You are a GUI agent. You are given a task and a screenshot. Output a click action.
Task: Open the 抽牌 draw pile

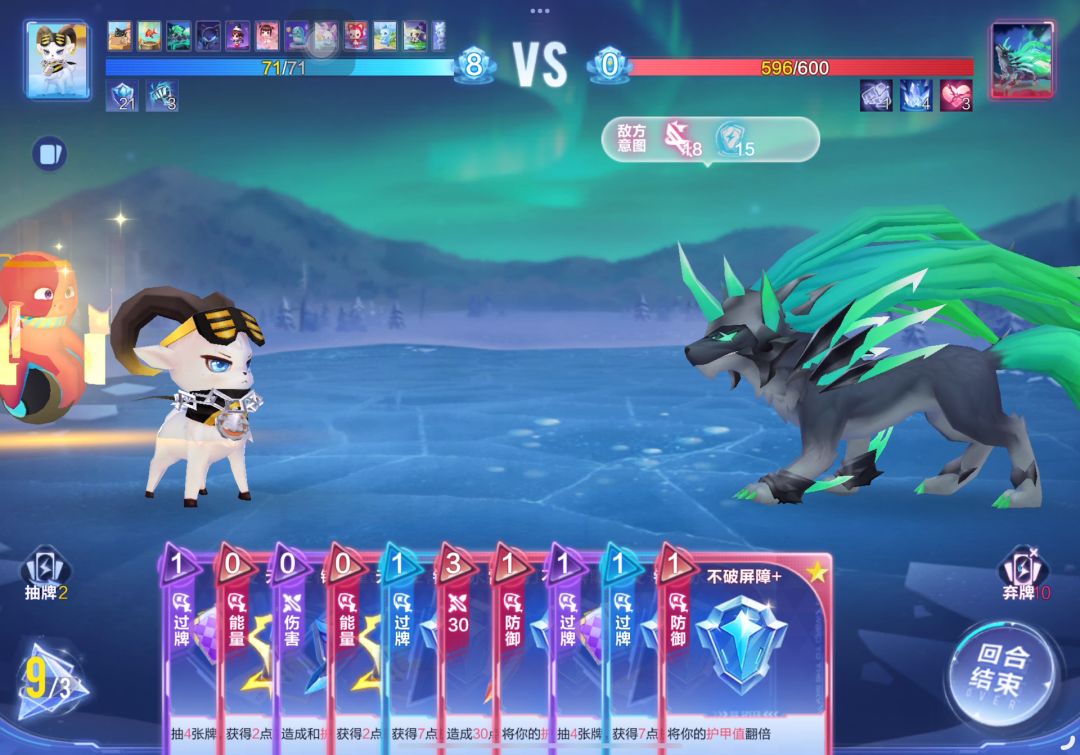(x=46, y=575)
